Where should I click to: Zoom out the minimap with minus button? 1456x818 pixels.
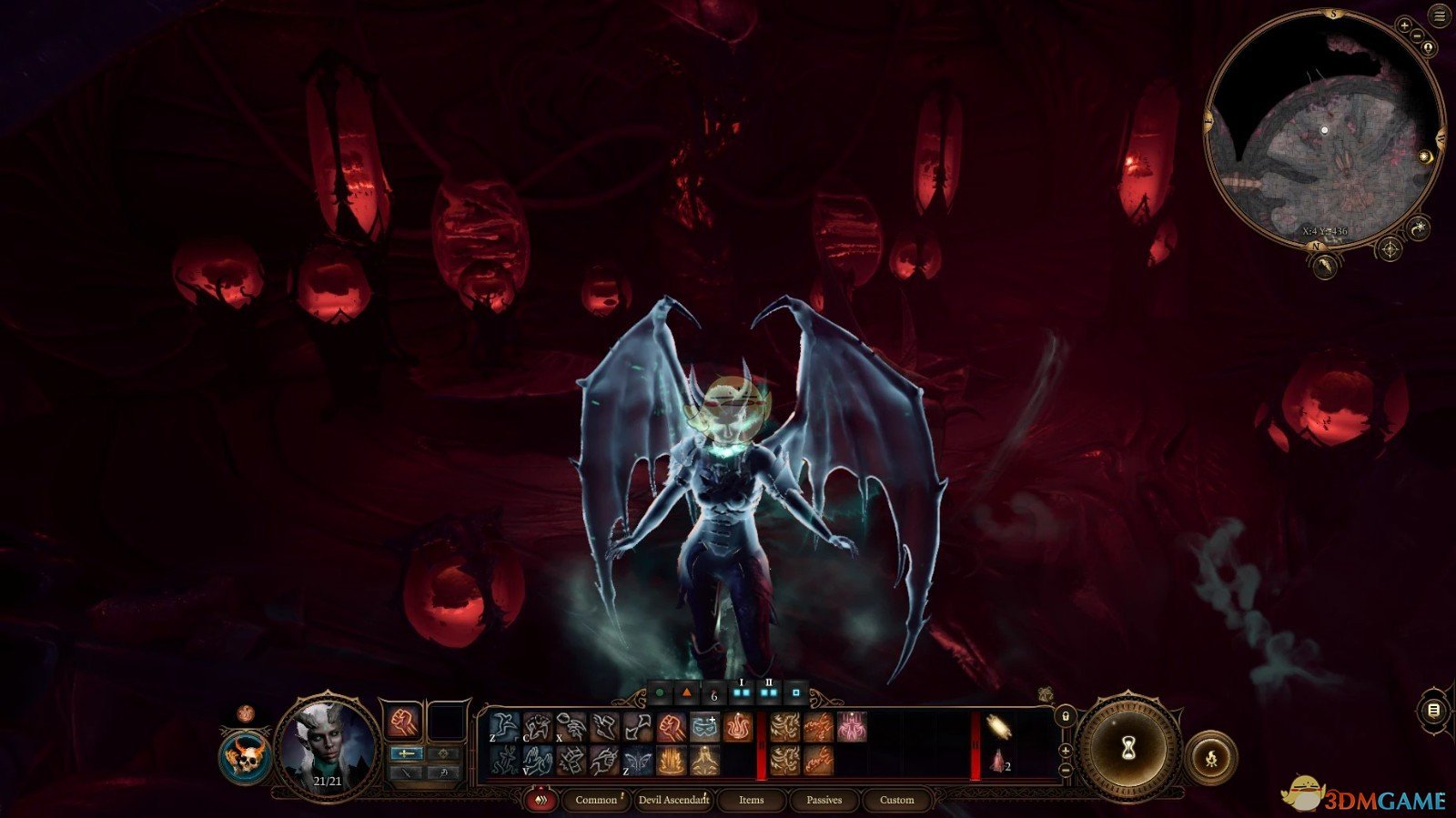[1419, 35]
